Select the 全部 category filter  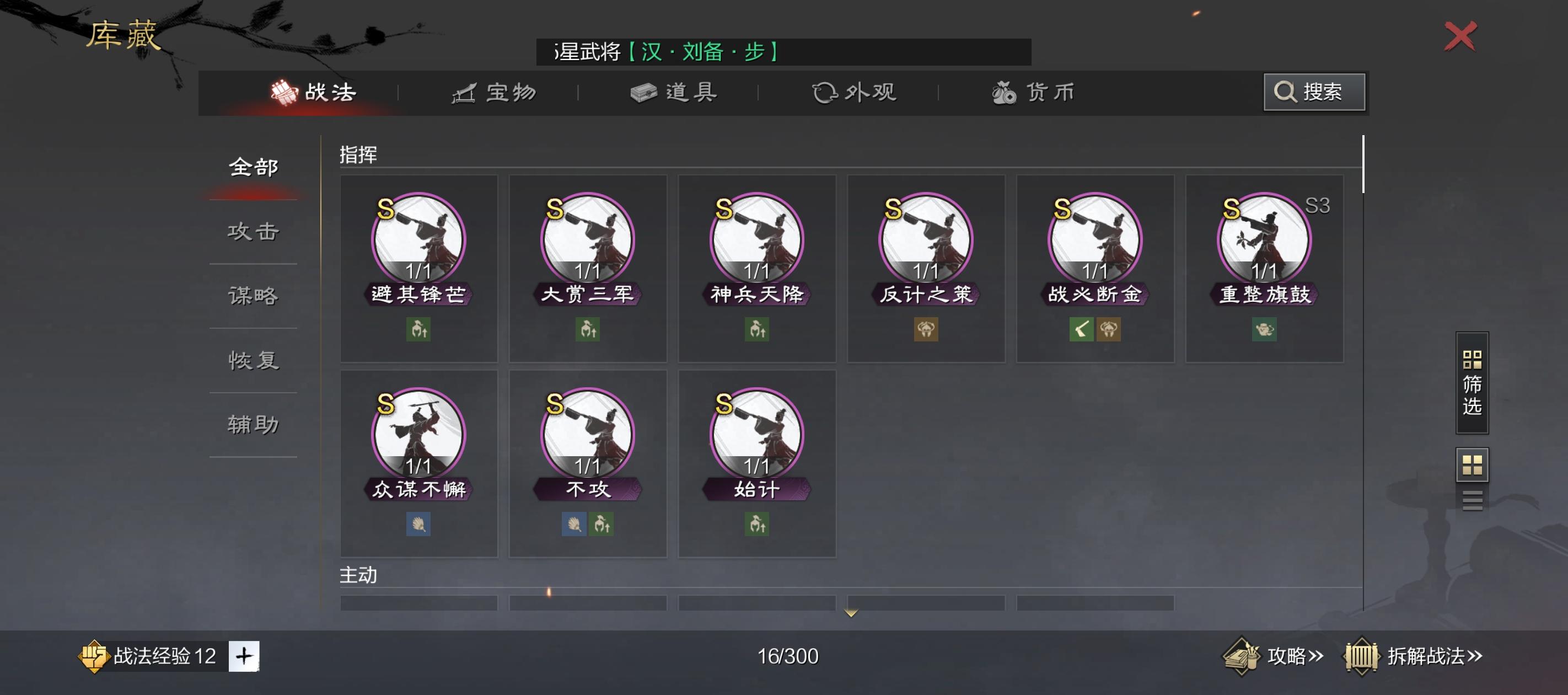click(253, 166)
